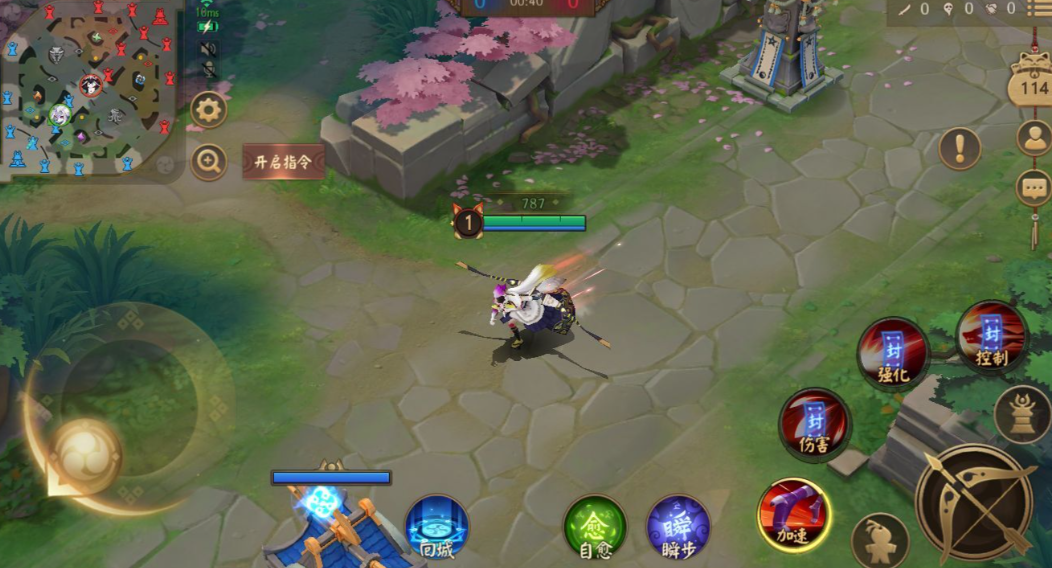Select the tower target button
This screenshot has width=1052, height=568.
(x=1023, y=414)
